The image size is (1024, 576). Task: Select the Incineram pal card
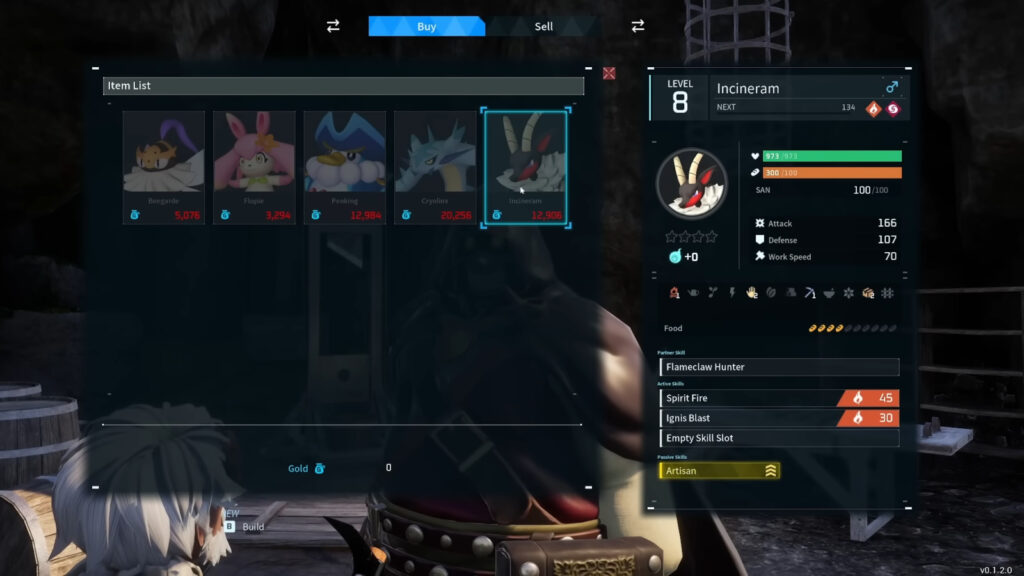(x=525, y=167)
